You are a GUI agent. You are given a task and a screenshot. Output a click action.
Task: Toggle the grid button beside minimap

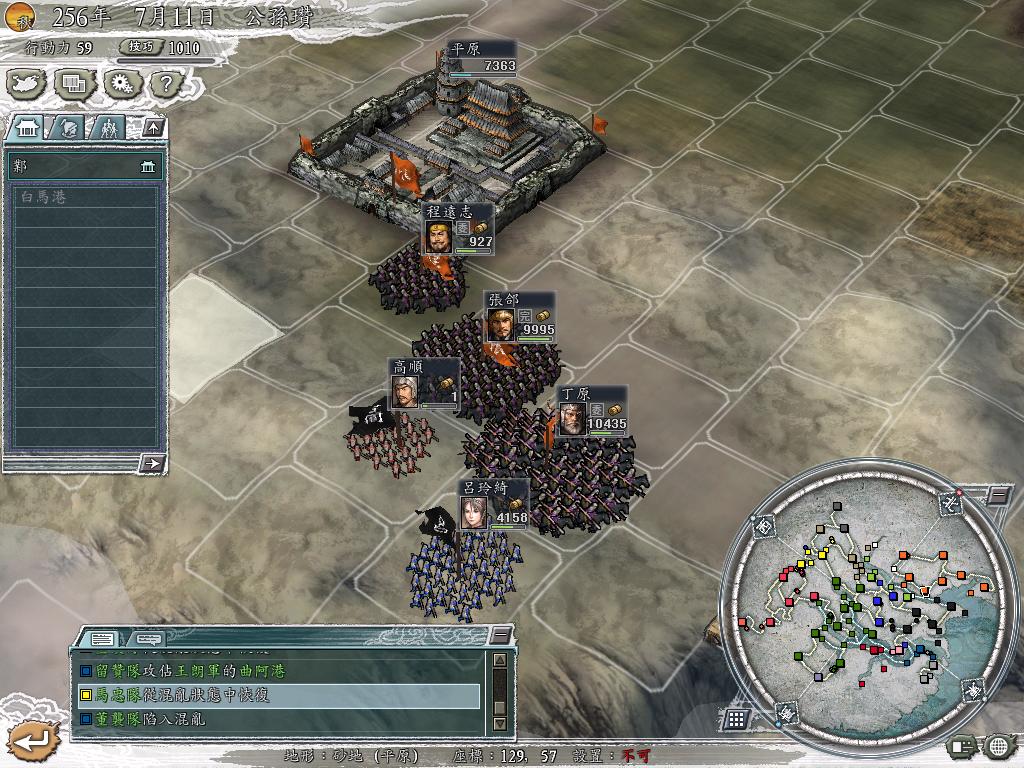736,718
